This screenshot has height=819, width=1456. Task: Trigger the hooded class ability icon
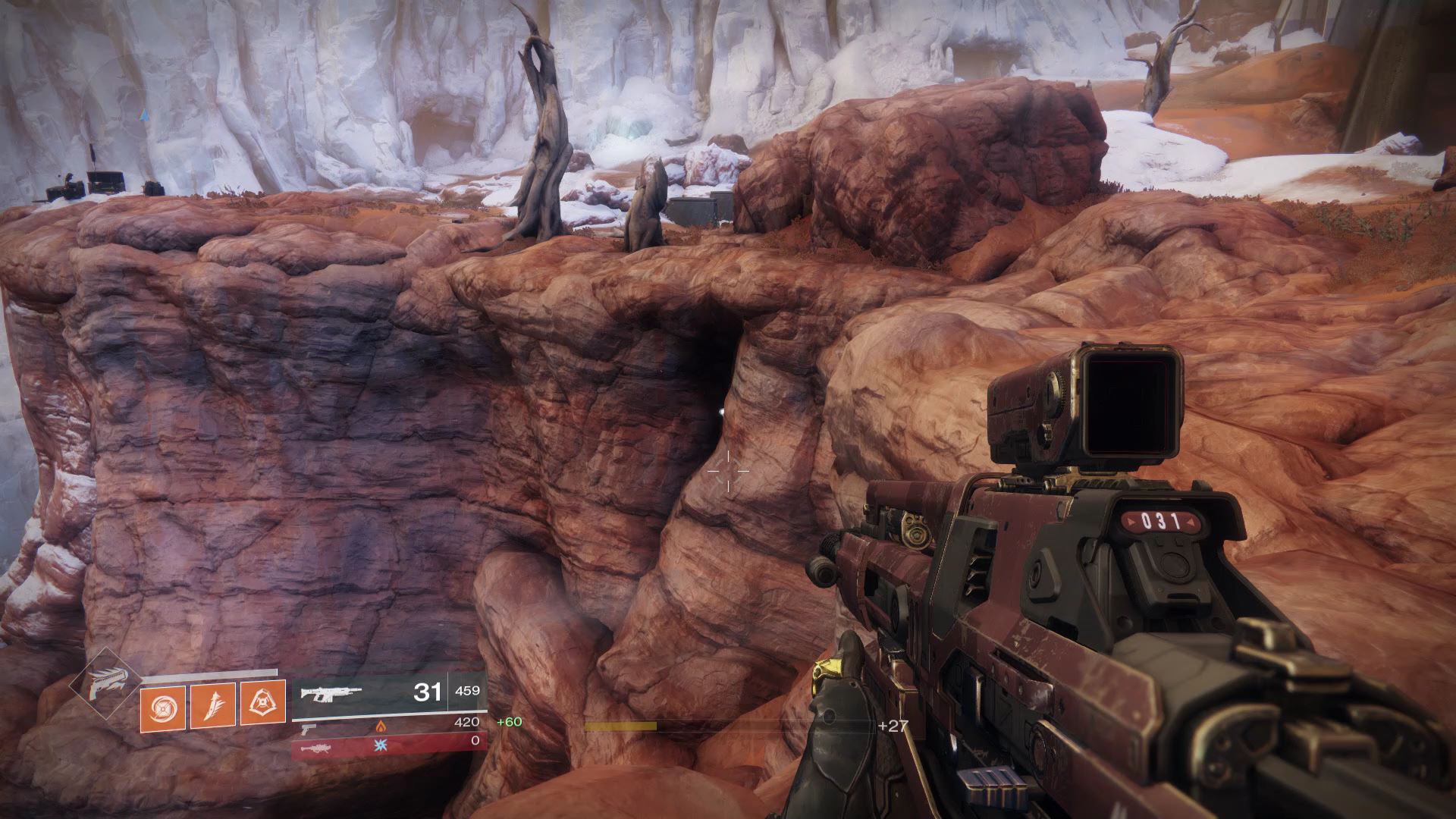[x=262, y=703]
